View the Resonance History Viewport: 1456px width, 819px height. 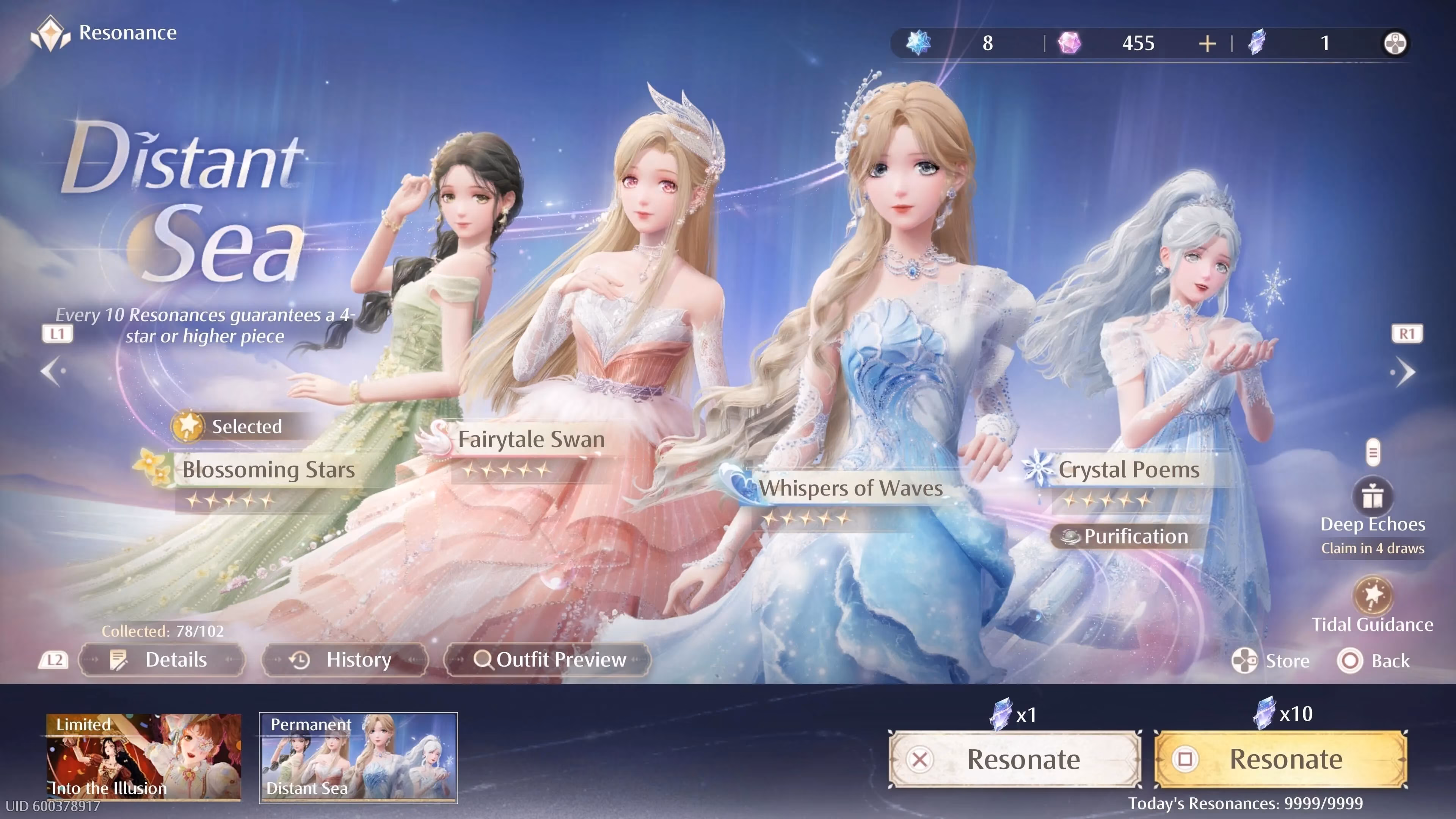click(344, 660)
